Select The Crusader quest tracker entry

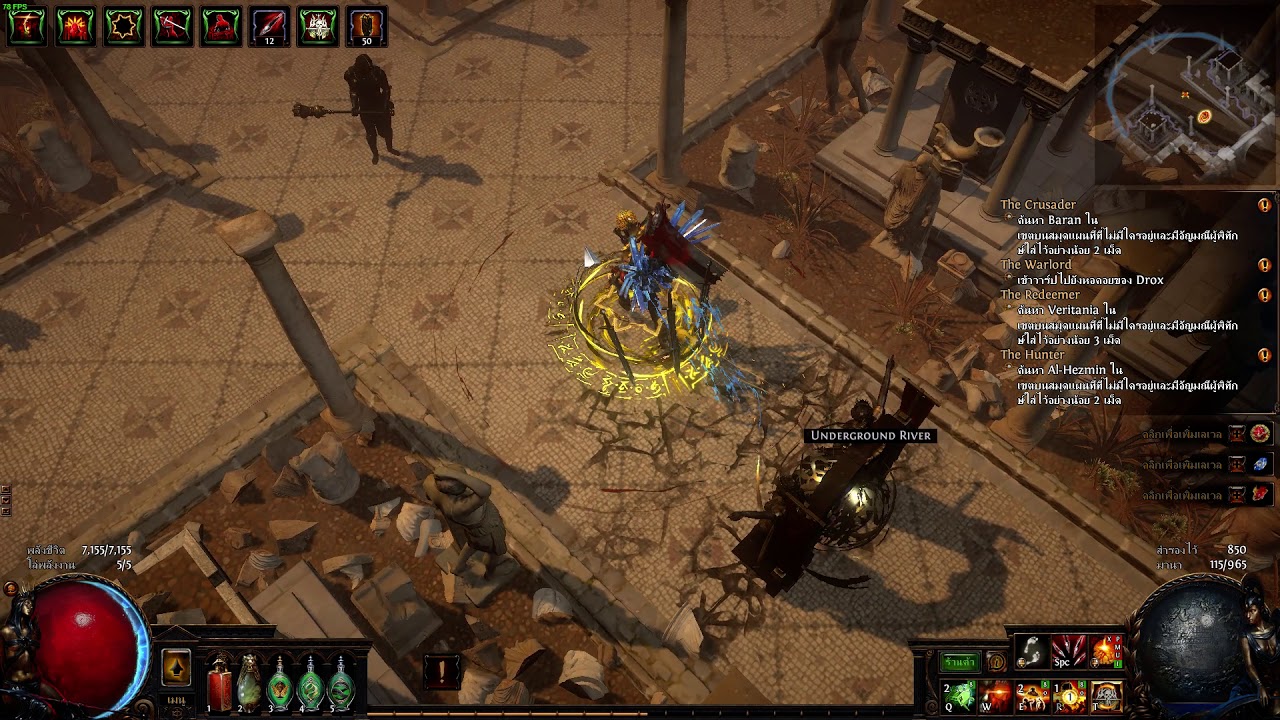tap(1038, 205)
